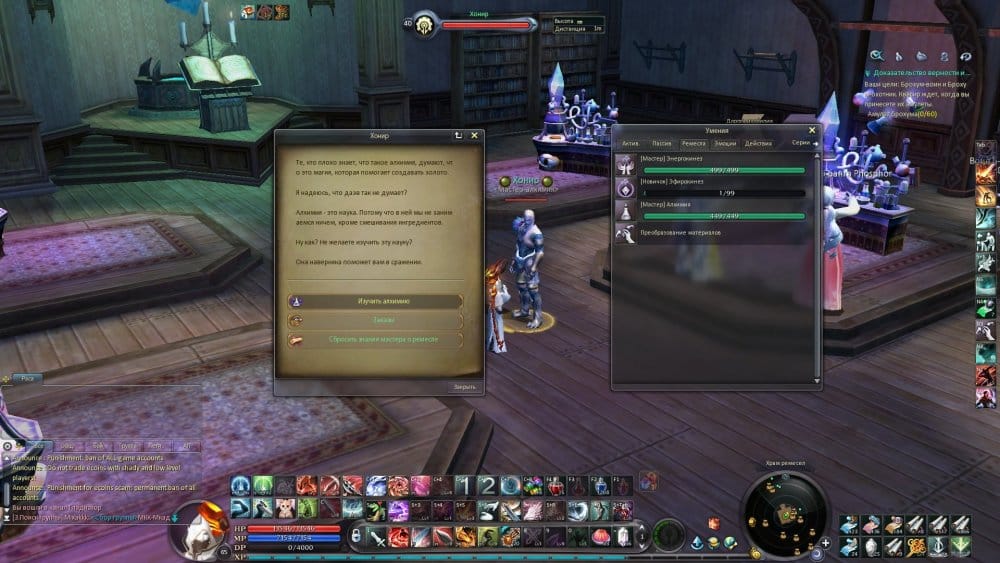Open the 'Действия' tab
Viewport: 1000px width, 563px height.
tap(758, 144)
